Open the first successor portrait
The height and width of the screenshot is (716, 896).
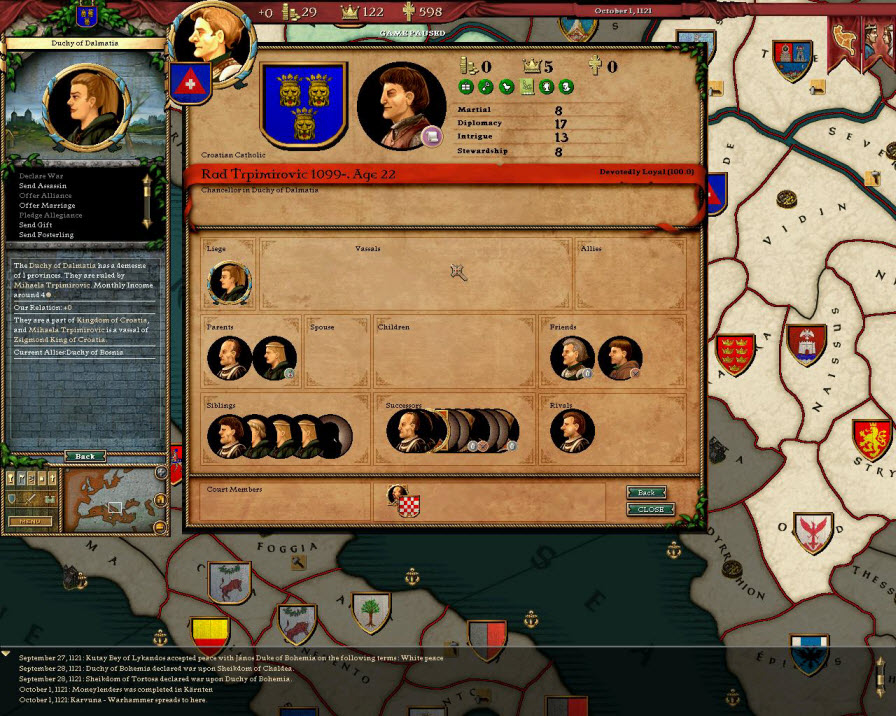pos(408,431)
